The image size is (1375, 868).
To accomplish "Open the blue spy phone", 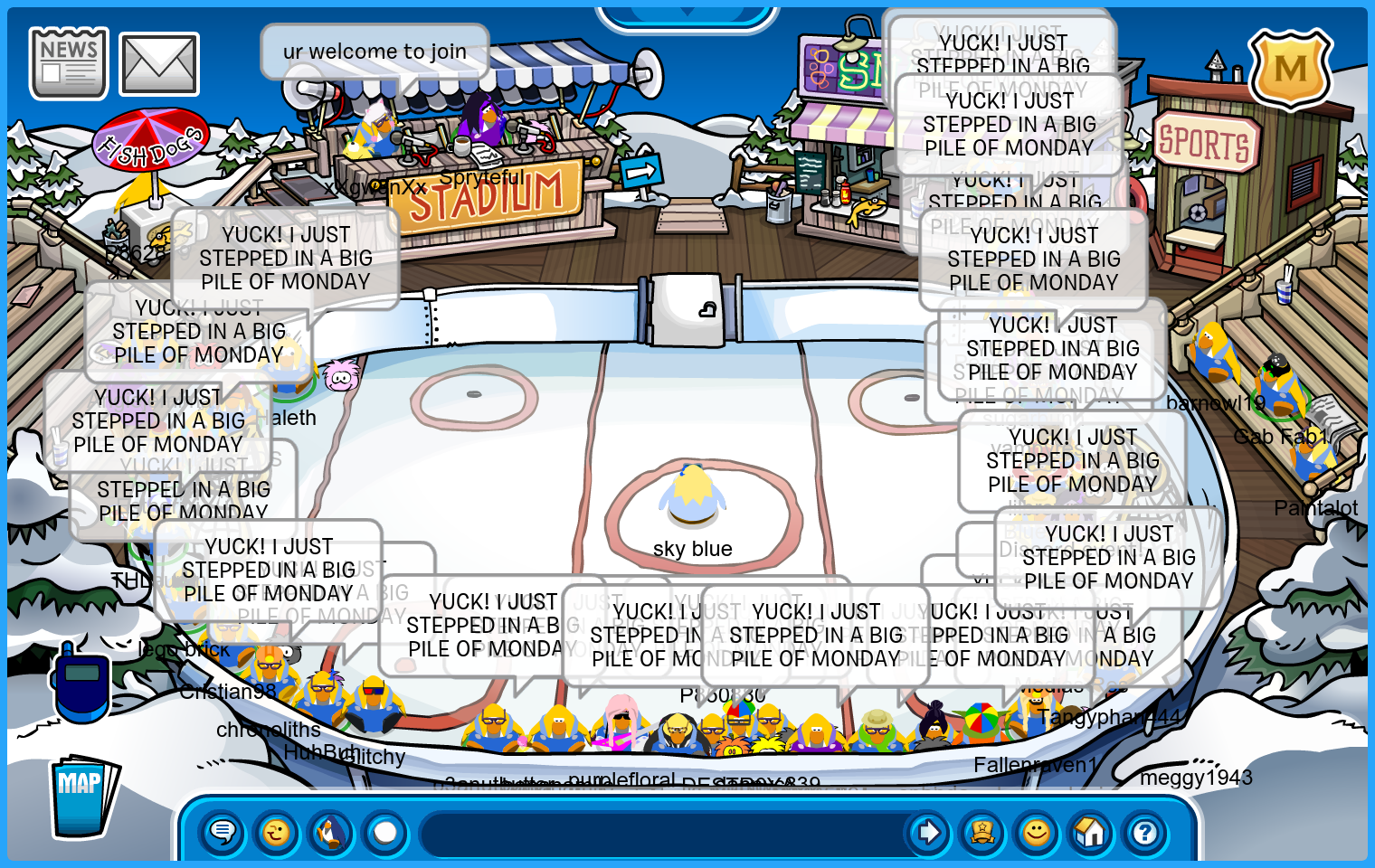I will 81,684.
